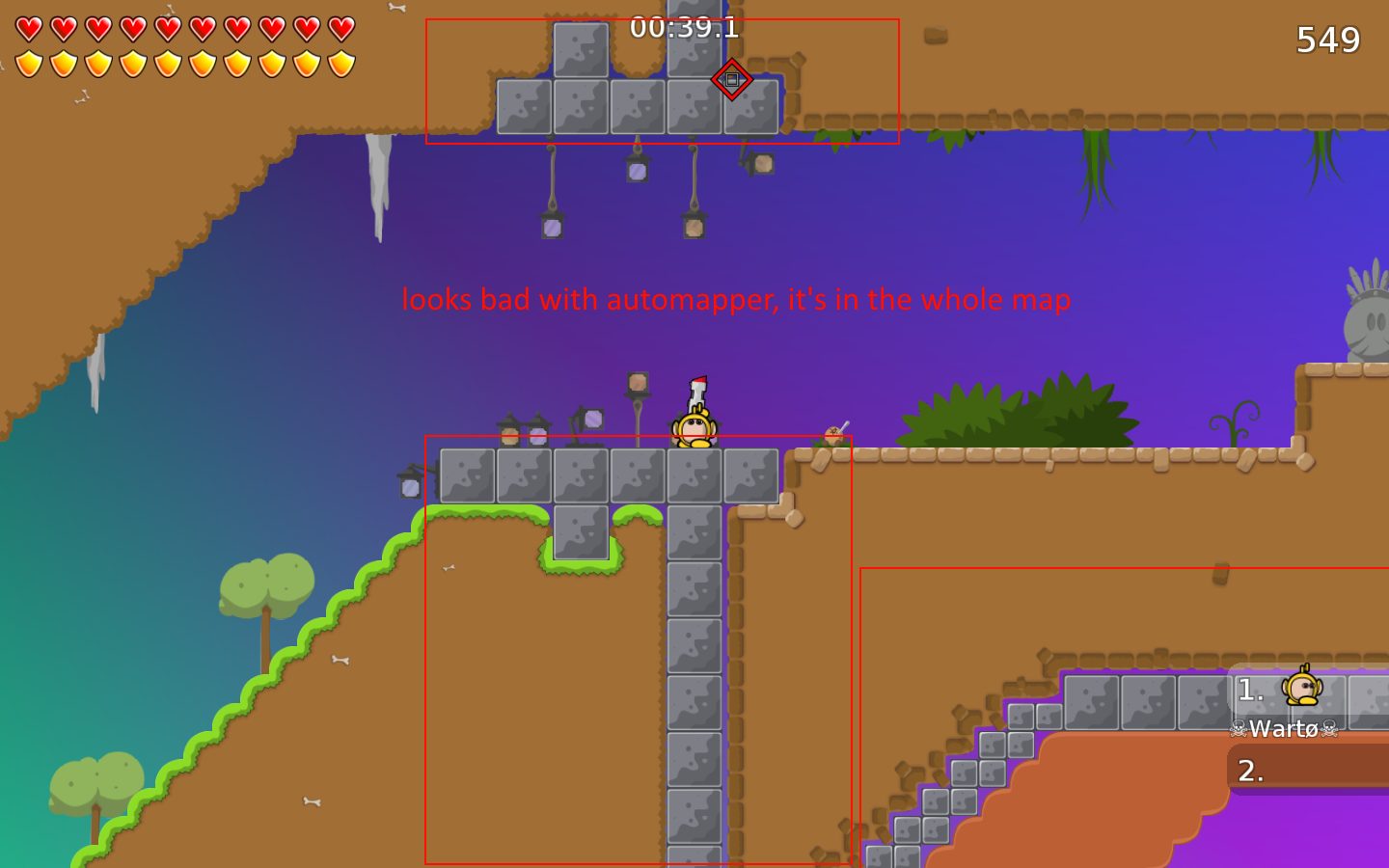Click the skull icon beside Wartø's name

tap(1238, 730)
